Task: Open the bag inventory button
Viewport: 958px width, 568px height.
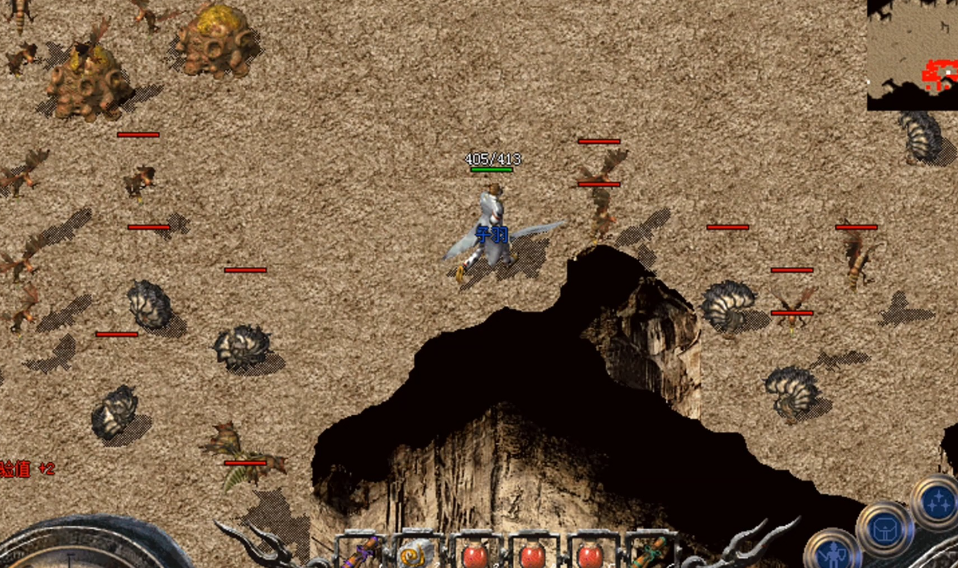Action: coord(885,529)
